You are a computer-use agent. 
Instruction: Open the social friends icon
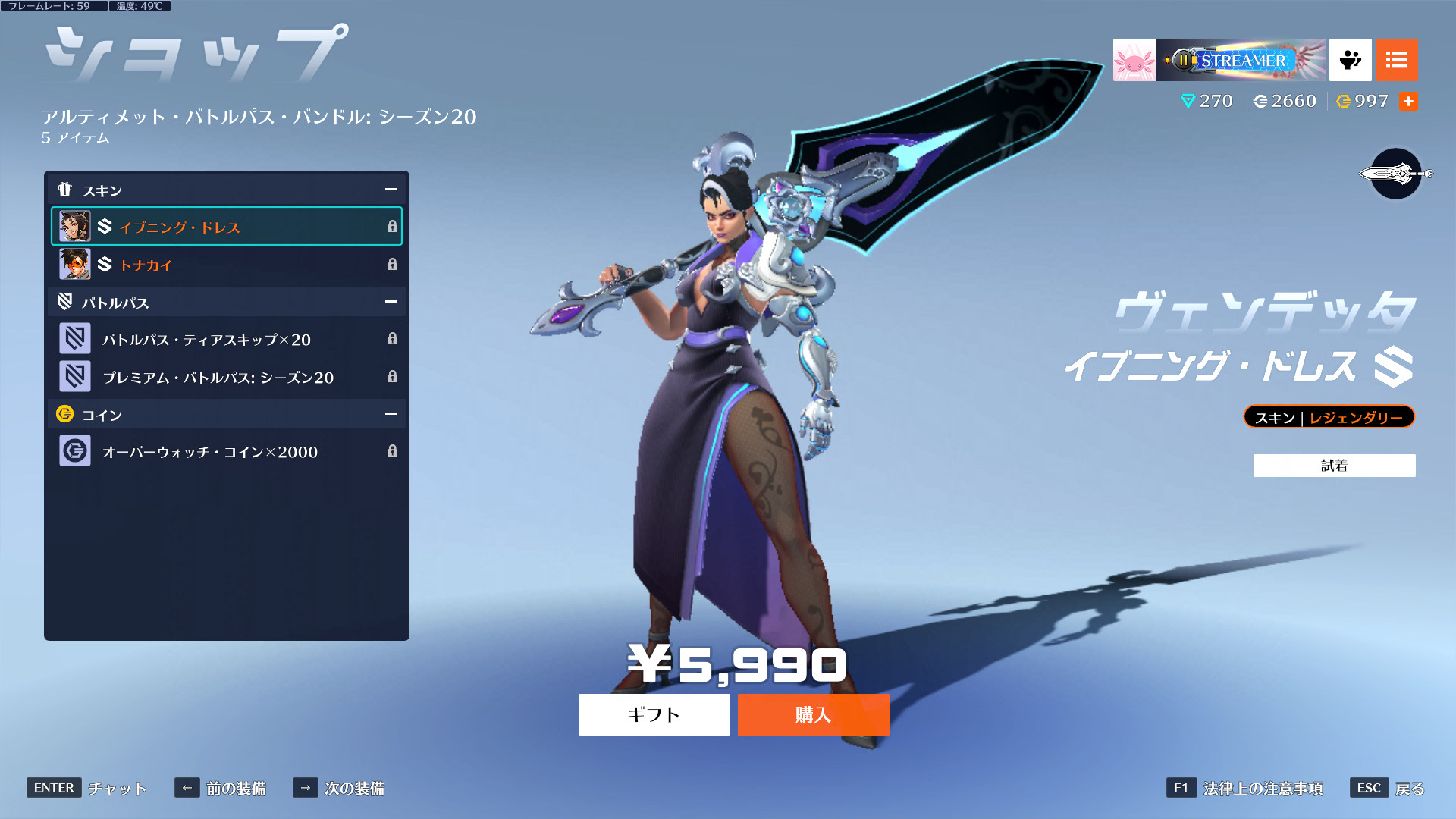click(x=1350, y=60)
